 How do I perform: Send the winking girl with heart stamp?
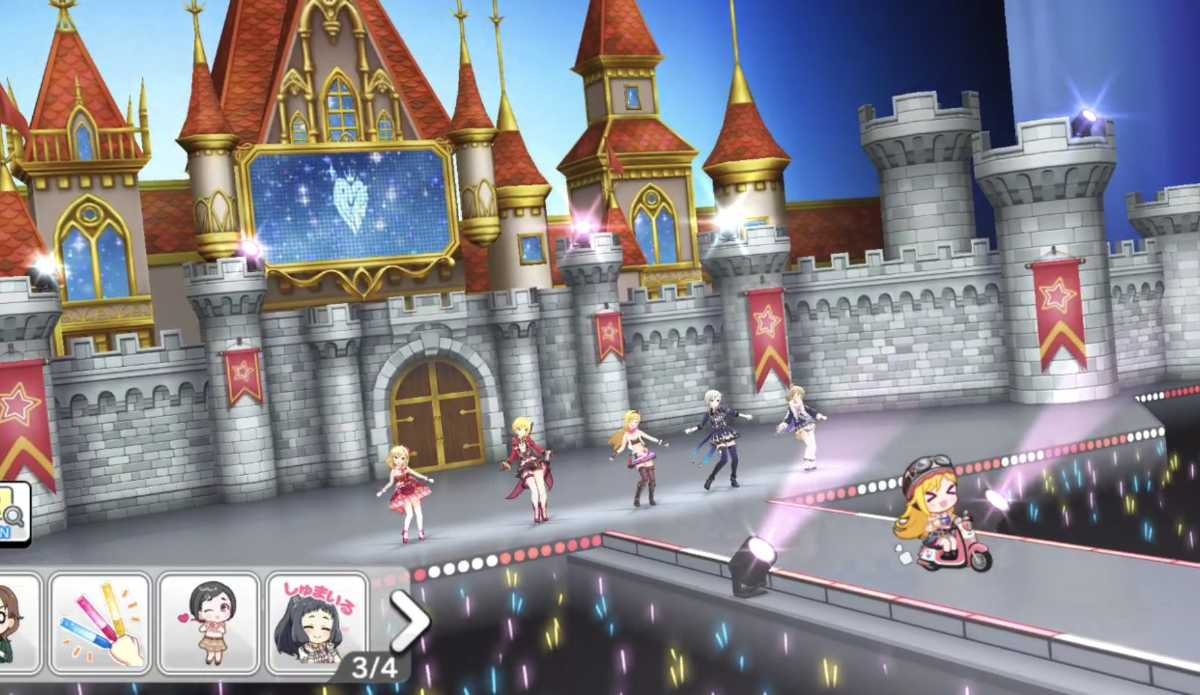208,622
